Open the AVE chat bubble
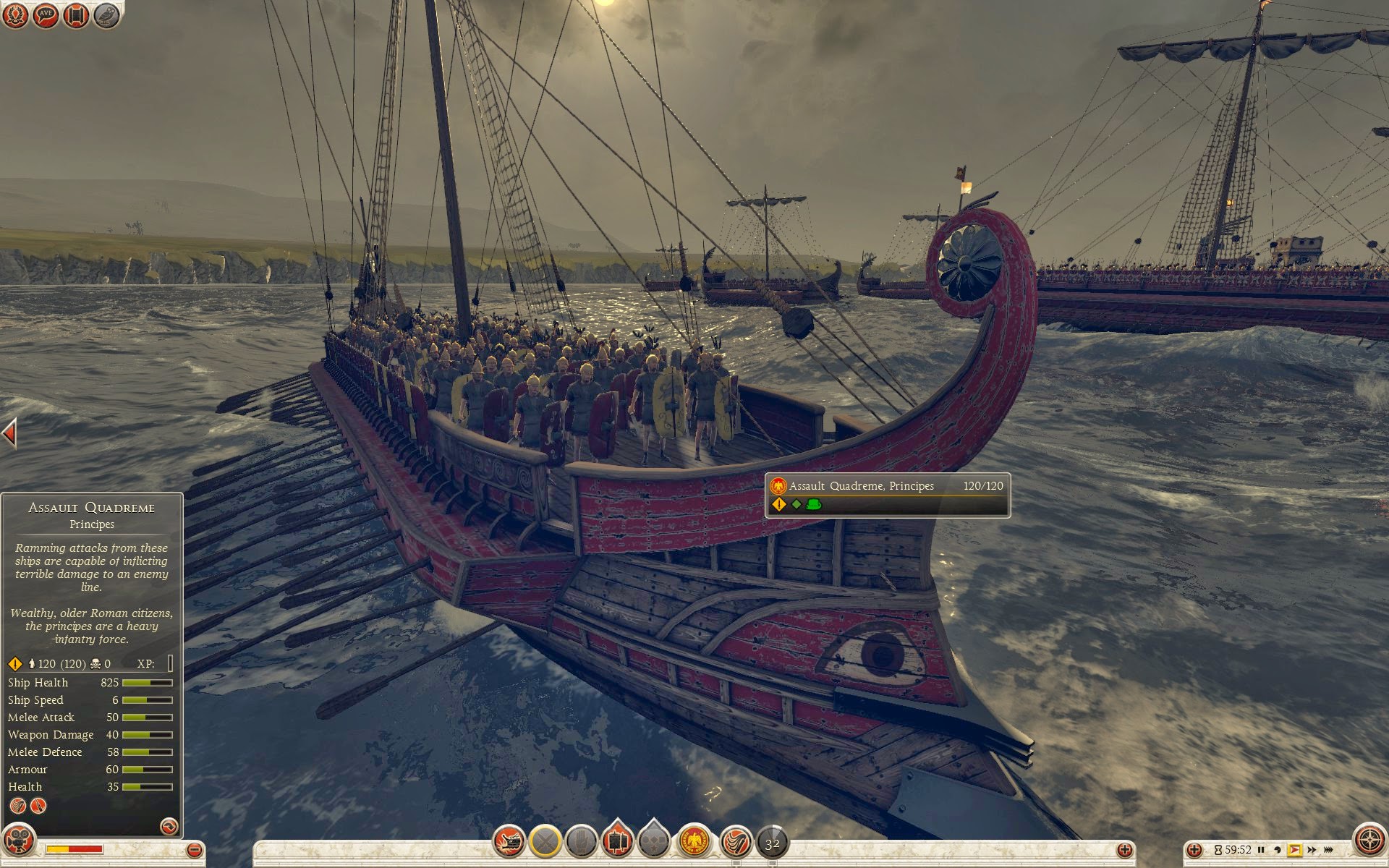Screen dimensions: 1389x868 [46, 15]
